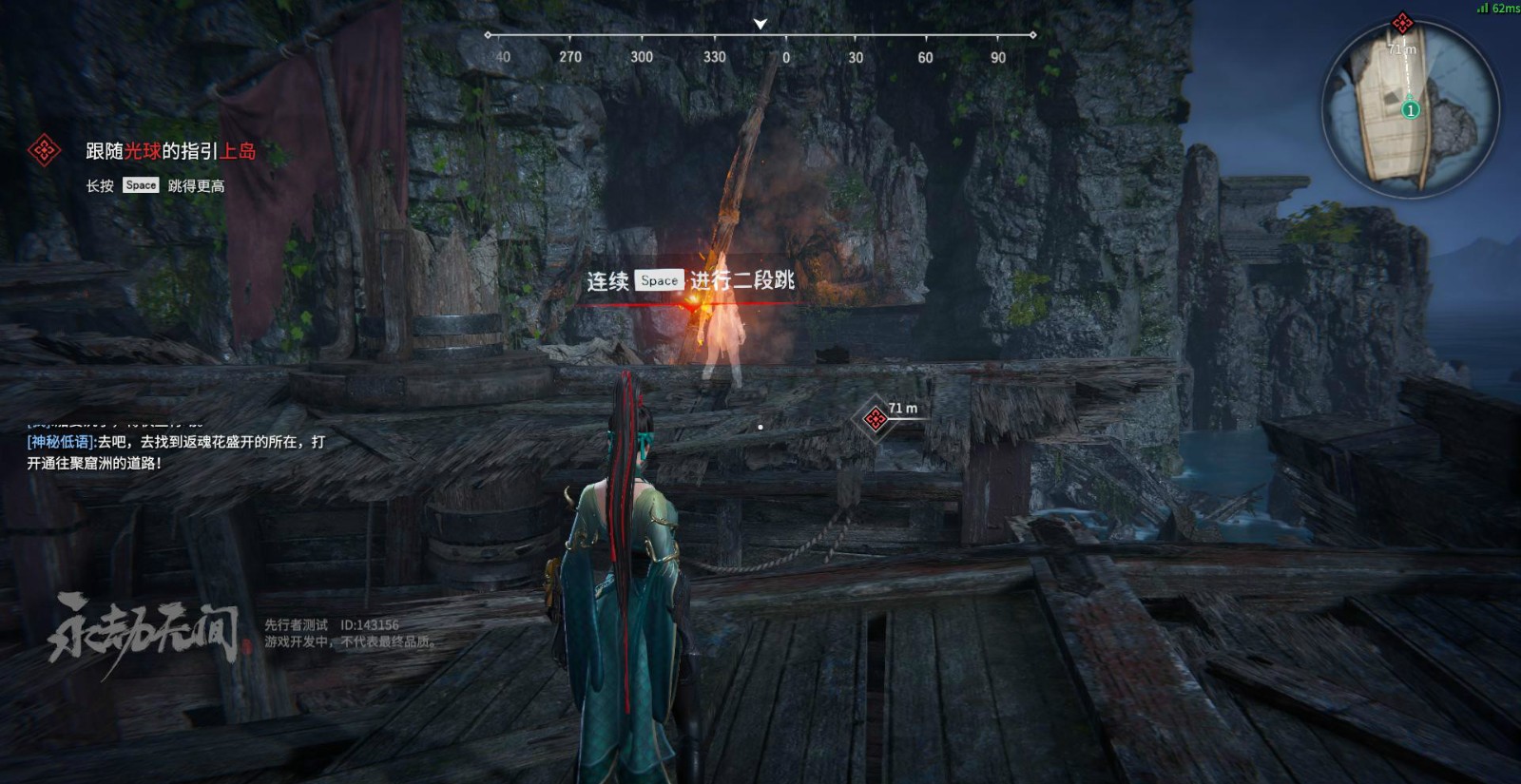Click the green numbered marker on the minimap
This screenshot has width=1521, height=784.
pyautogui.click(x=1411, y=110)
